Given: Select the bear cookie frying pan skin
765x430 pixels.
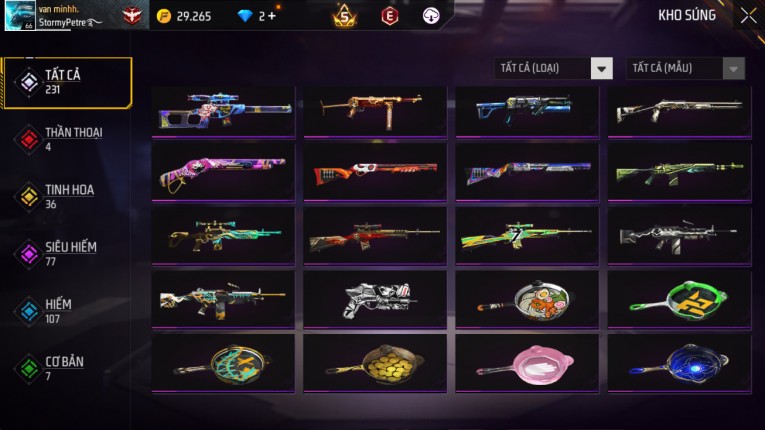Looking at the screenshot, I should click(x=527, y=299).
